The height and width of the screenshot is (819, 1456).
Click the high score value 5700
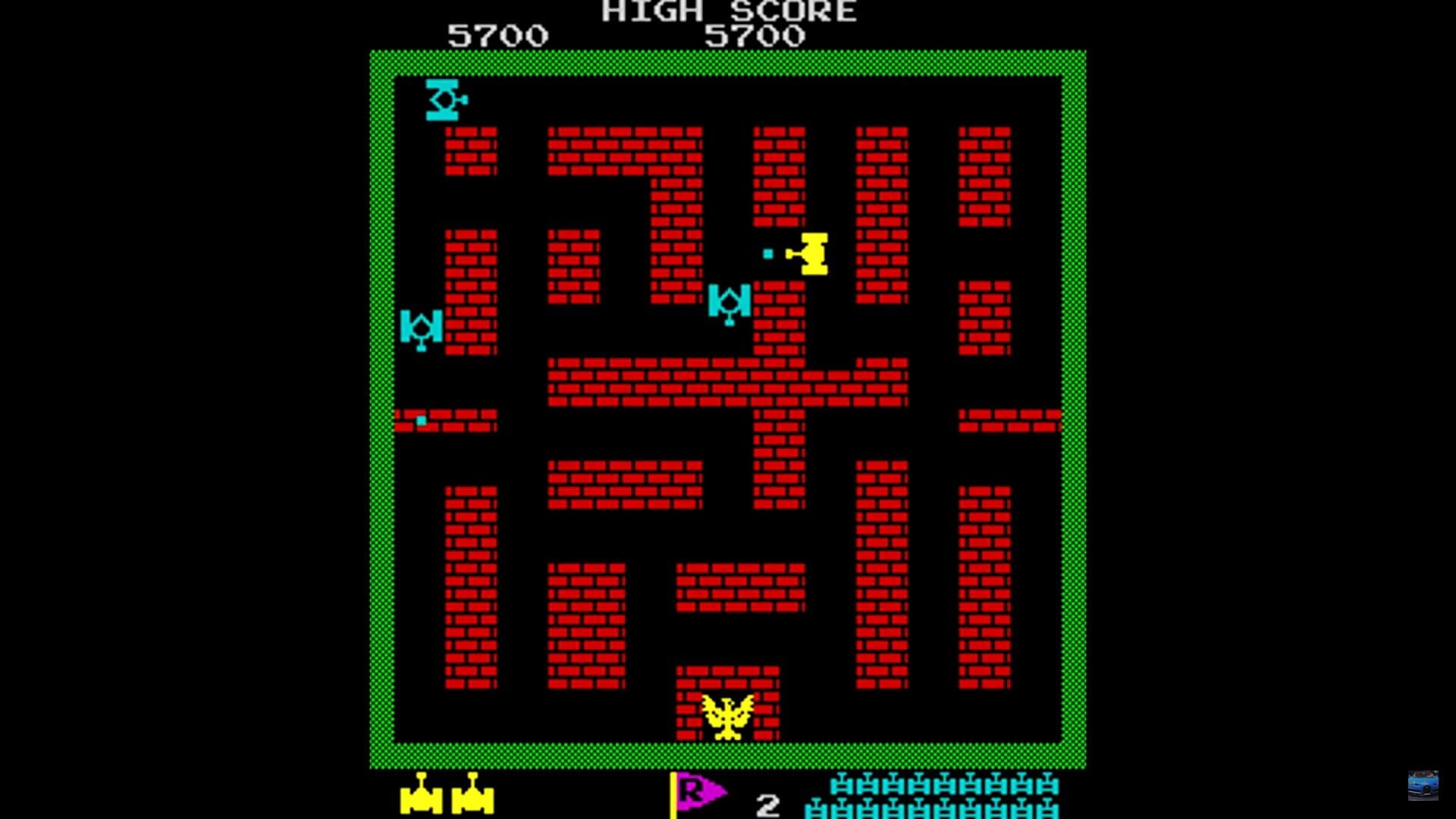coord(755,34)
